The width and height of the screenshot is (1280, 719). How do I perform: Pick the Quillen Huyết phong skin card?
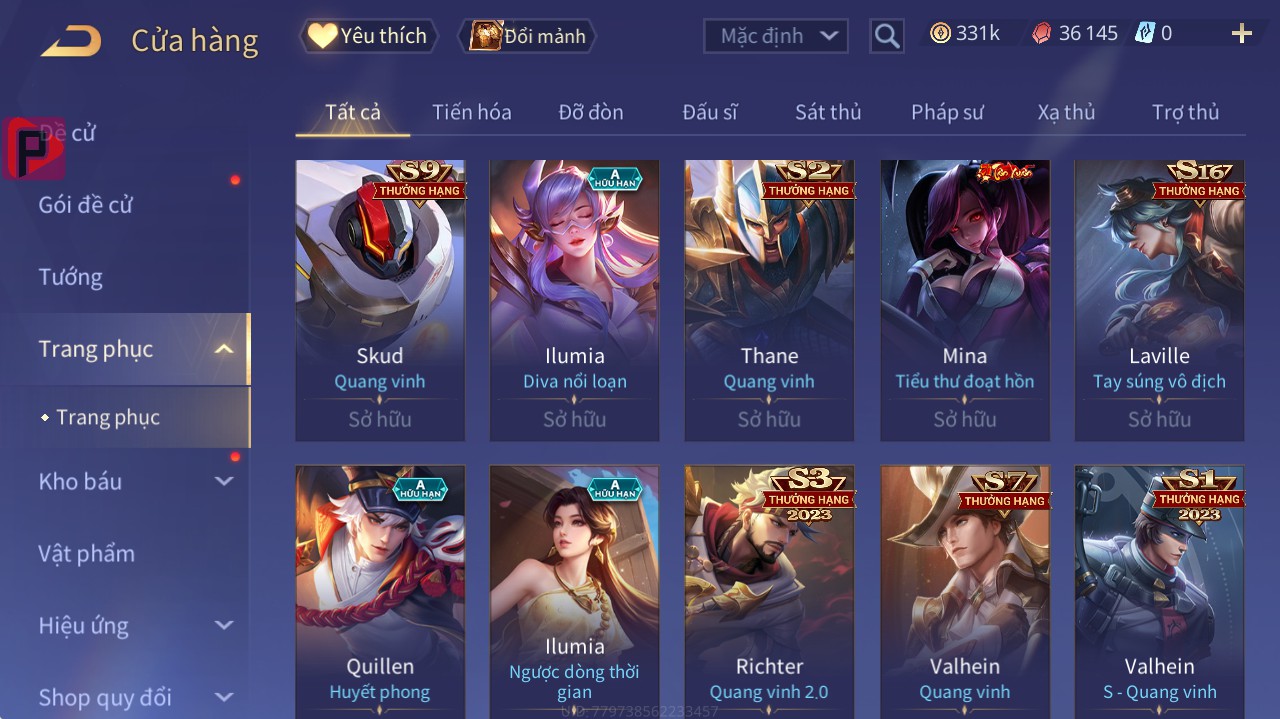point(380,590)
